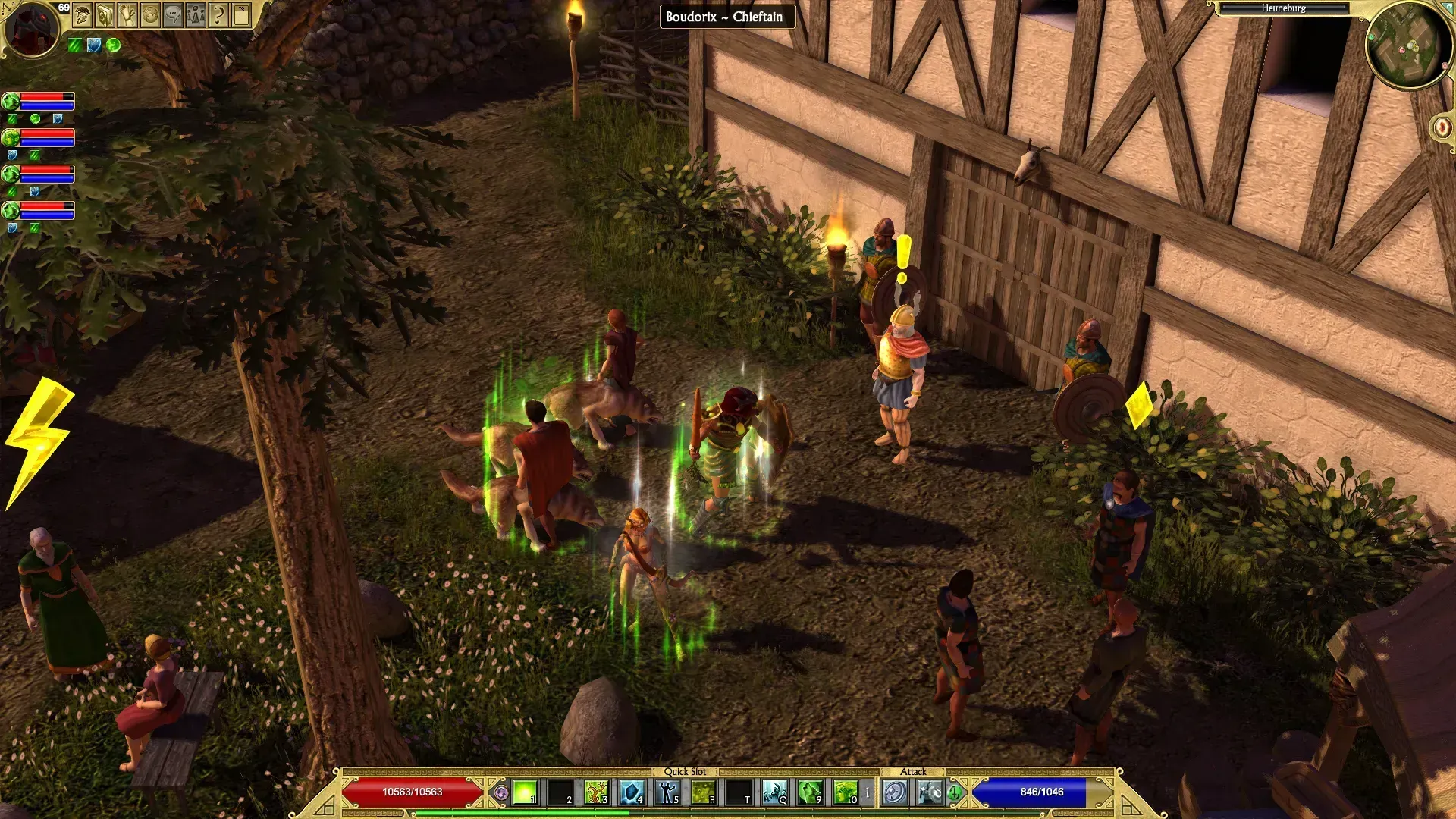Open the skills book icon
This screenshot has height=819, width=1456.
[105, 15]
